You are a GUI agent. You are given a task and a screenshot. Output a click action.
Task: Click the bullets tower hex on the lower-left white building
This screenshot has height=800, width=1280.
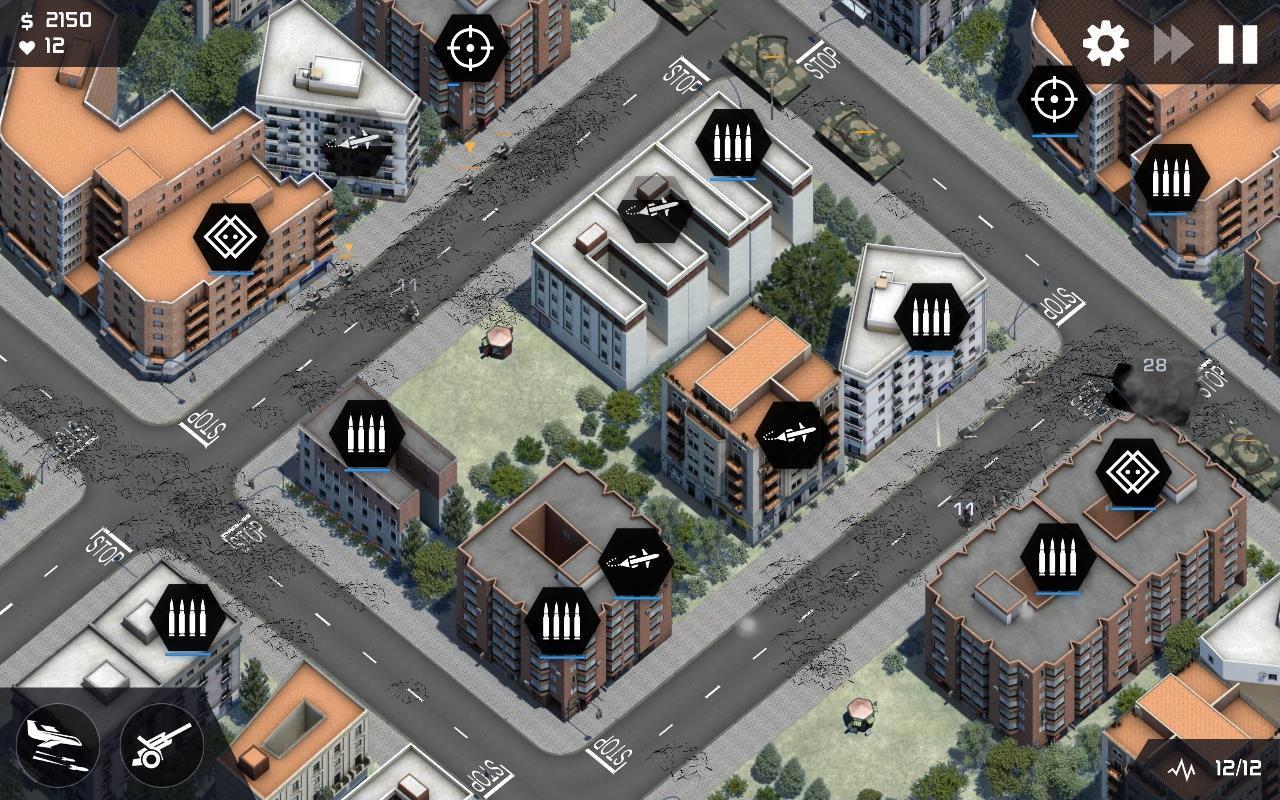click(185, 618)
